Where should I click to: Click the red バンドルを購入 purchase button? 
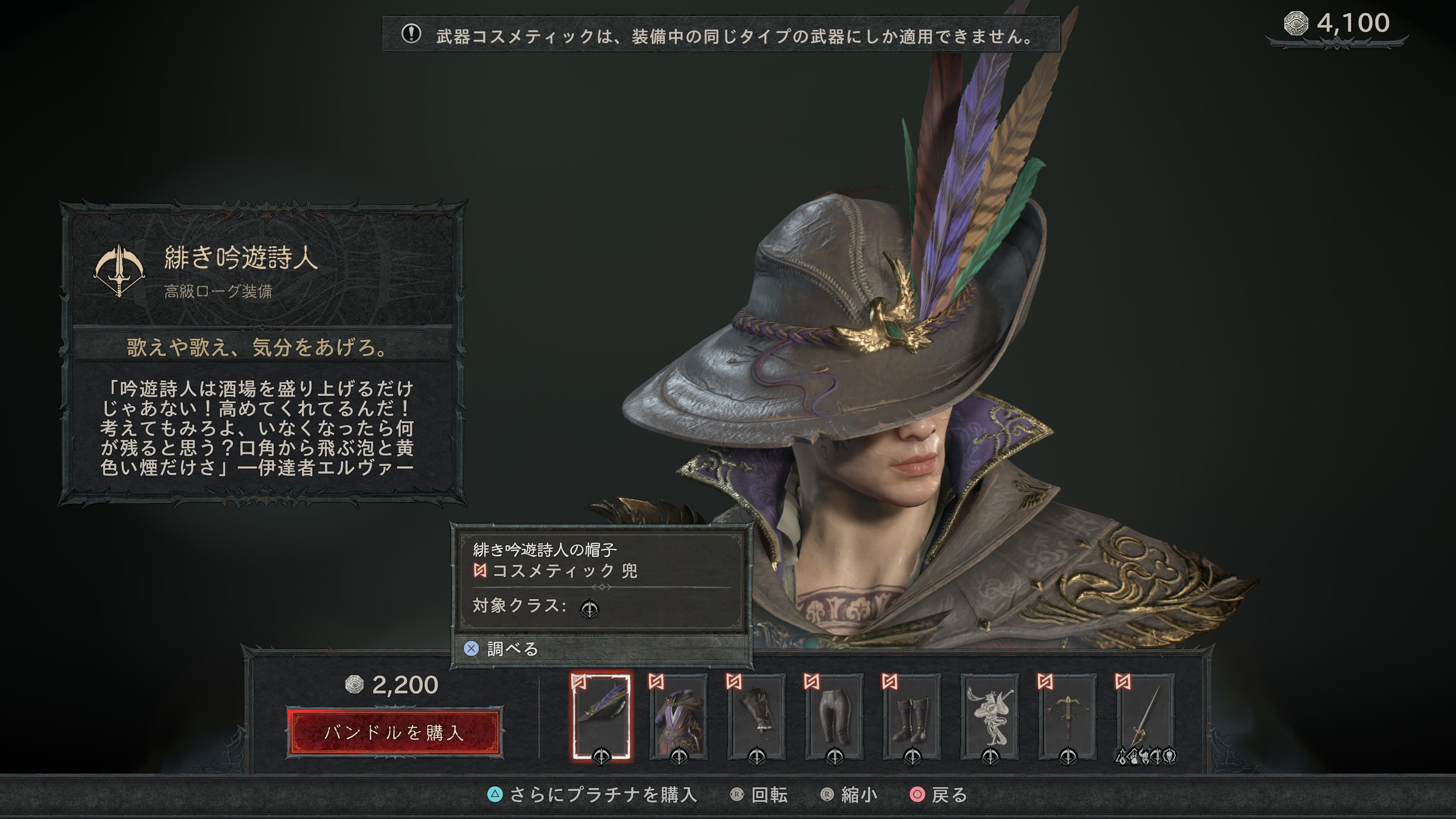(394, 733)
